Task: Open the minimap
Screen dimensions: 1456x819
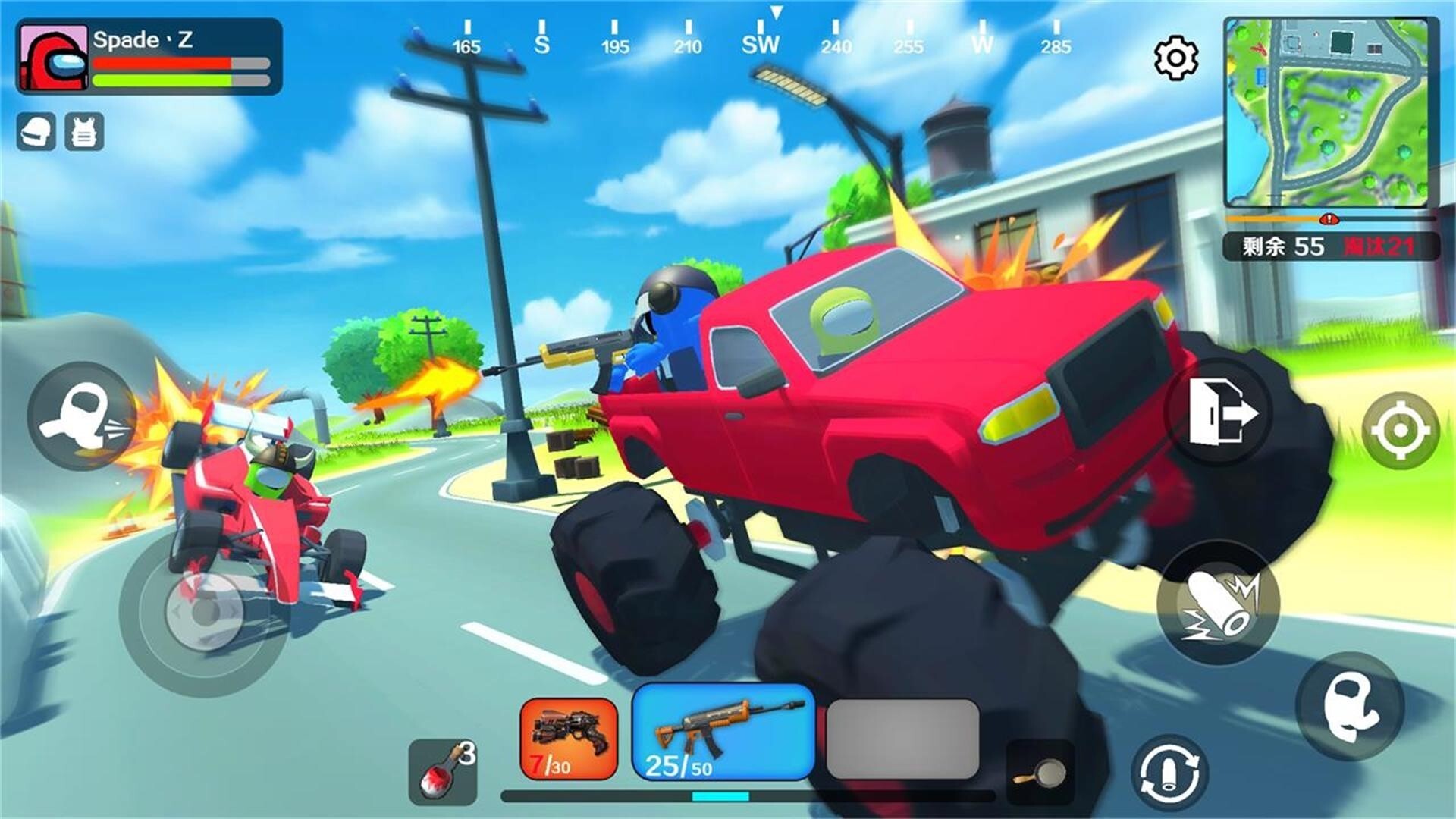Action: [x=1331, y=112]
